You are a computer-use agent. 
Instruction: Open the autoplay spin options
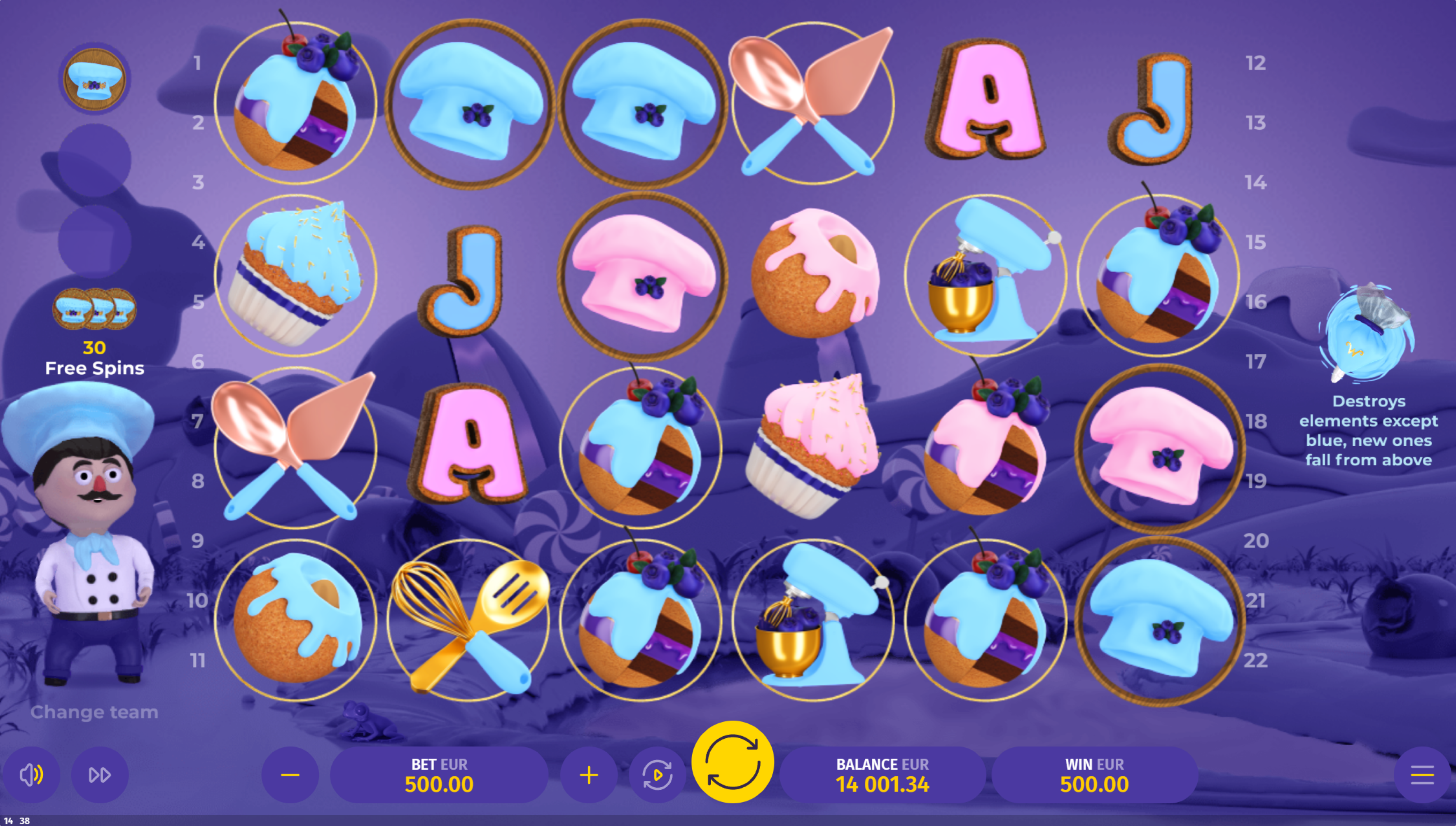pyautogui.click(x=657, y=775)
